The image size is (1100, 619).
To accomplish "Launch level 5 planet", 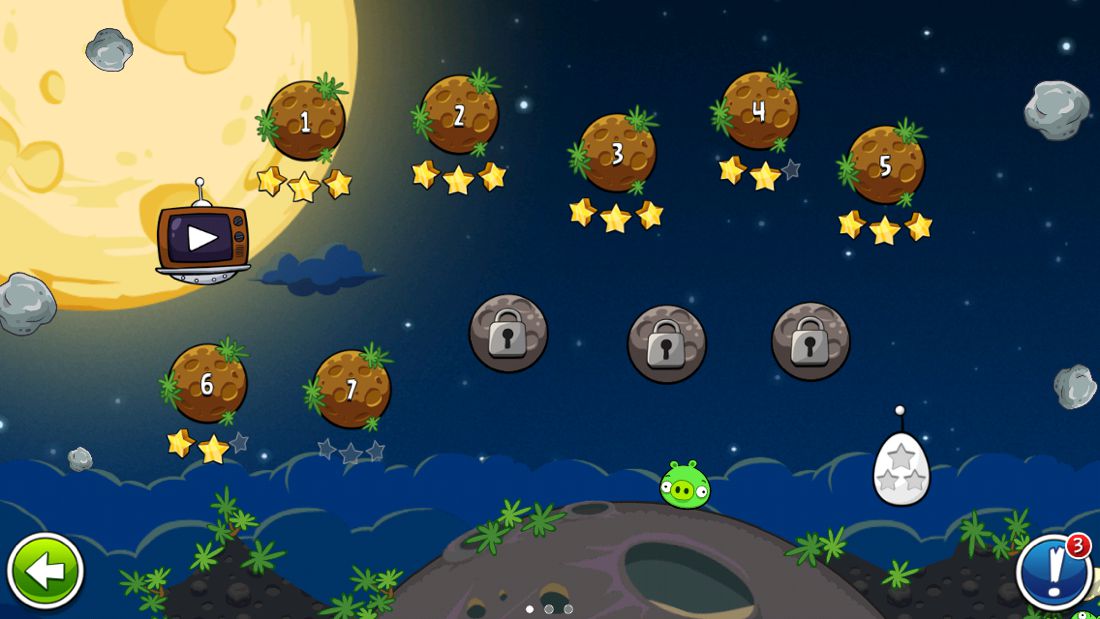I will pyautogui.click(x=885, y=164).
